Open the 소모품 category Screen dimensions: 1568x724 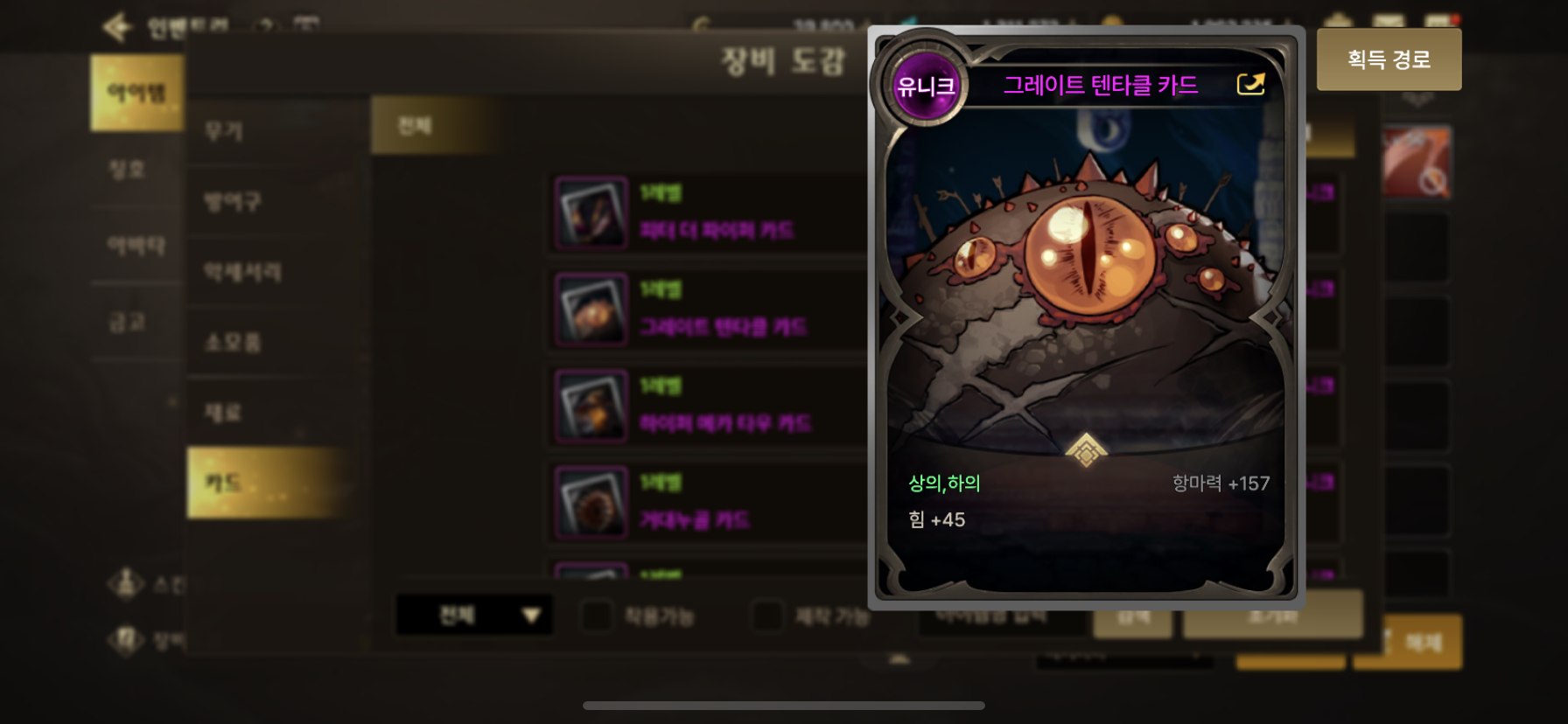[233, 342]
